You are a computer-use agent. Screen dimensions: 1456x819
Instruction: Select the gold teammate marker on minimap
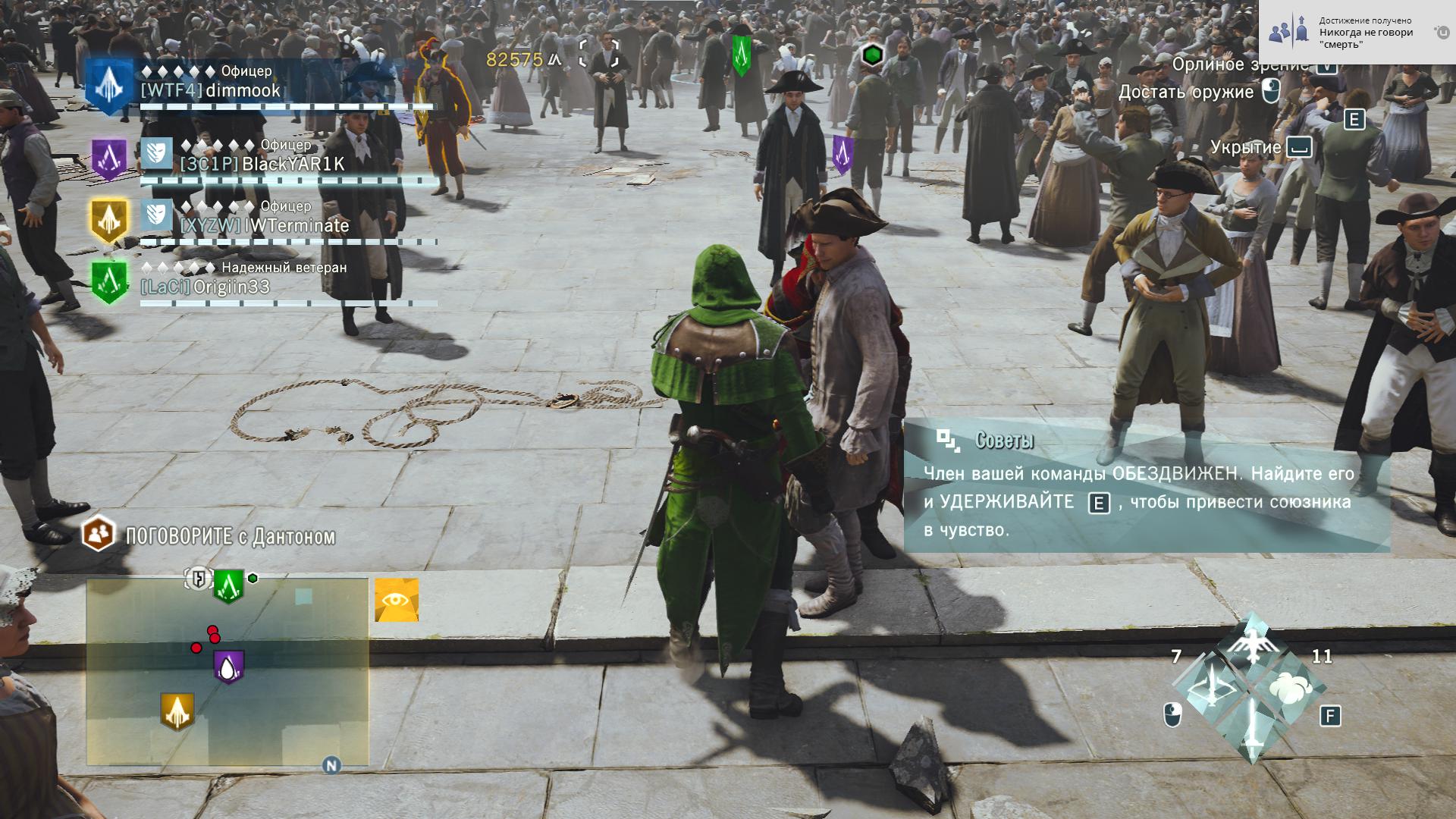177,711
